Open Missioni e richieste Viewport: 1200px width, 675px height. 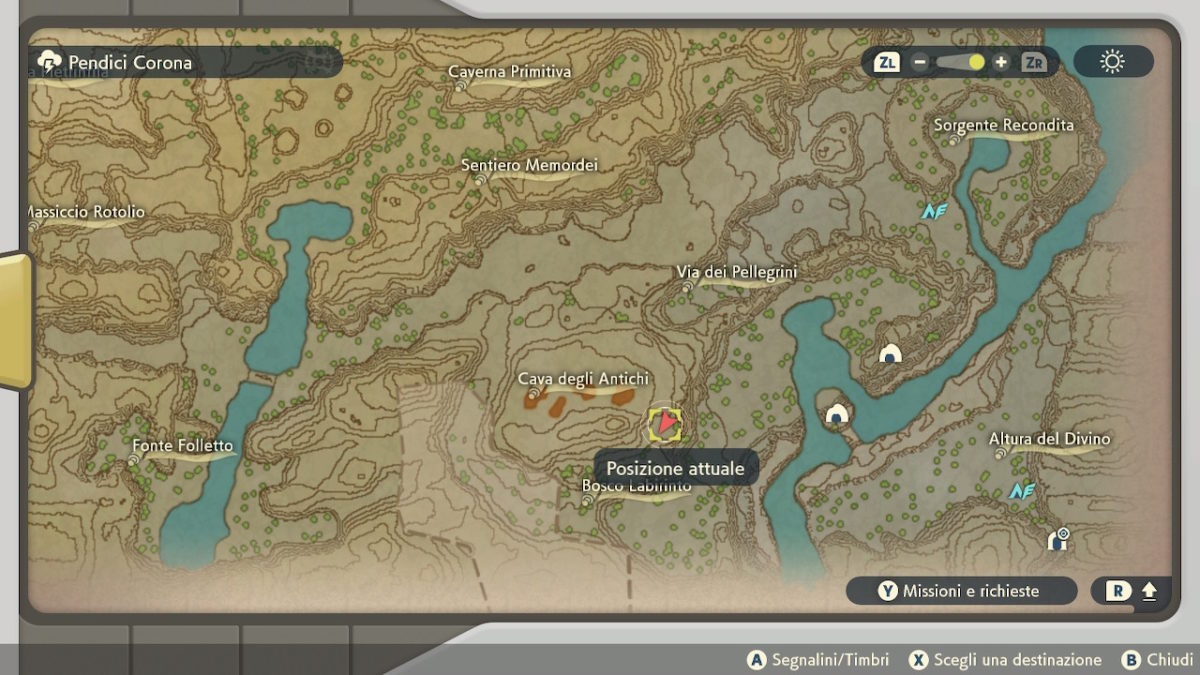coord(960,591)
